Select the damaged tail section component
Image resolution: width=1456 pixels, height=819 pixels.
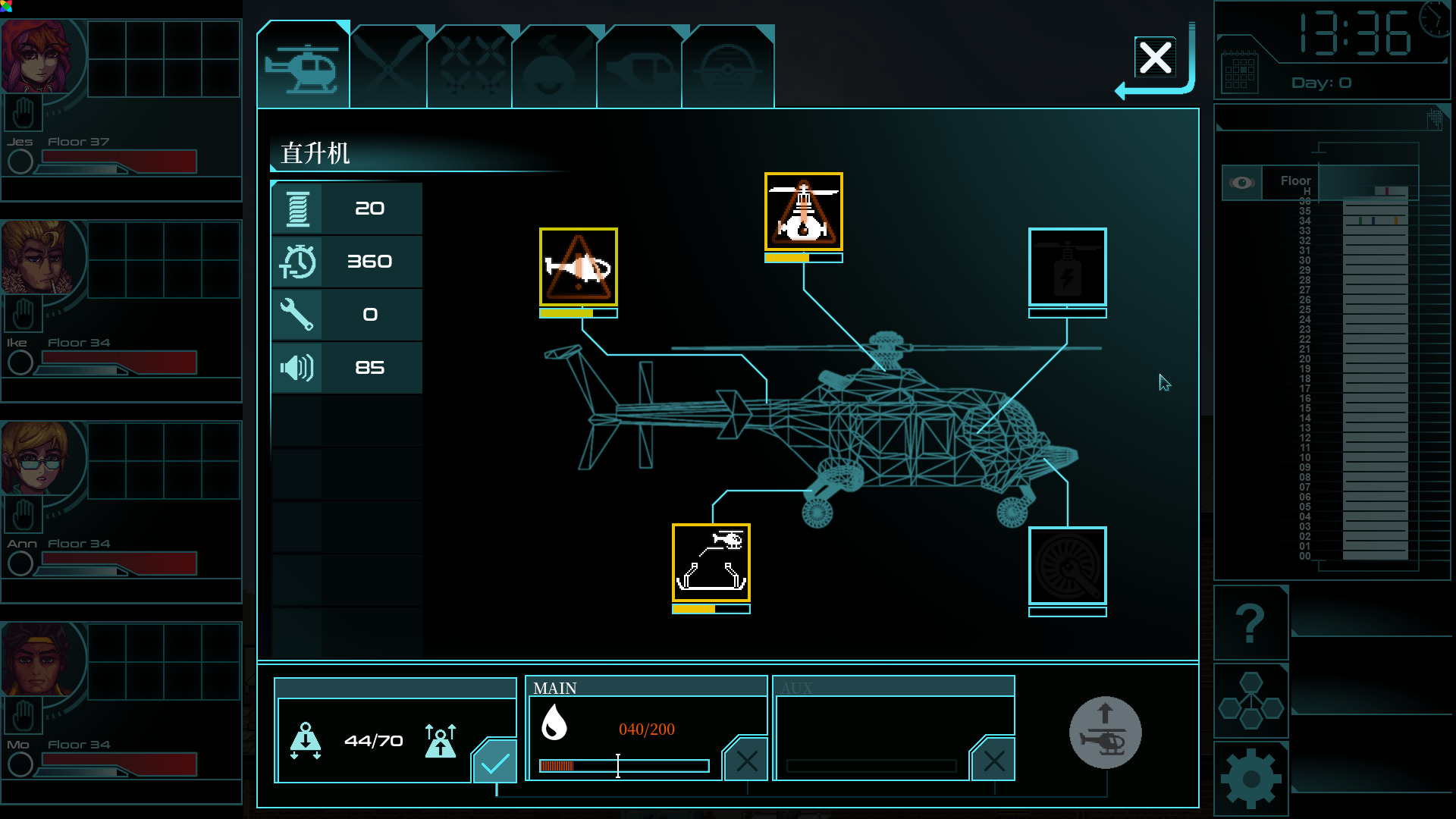pos(579,268)
